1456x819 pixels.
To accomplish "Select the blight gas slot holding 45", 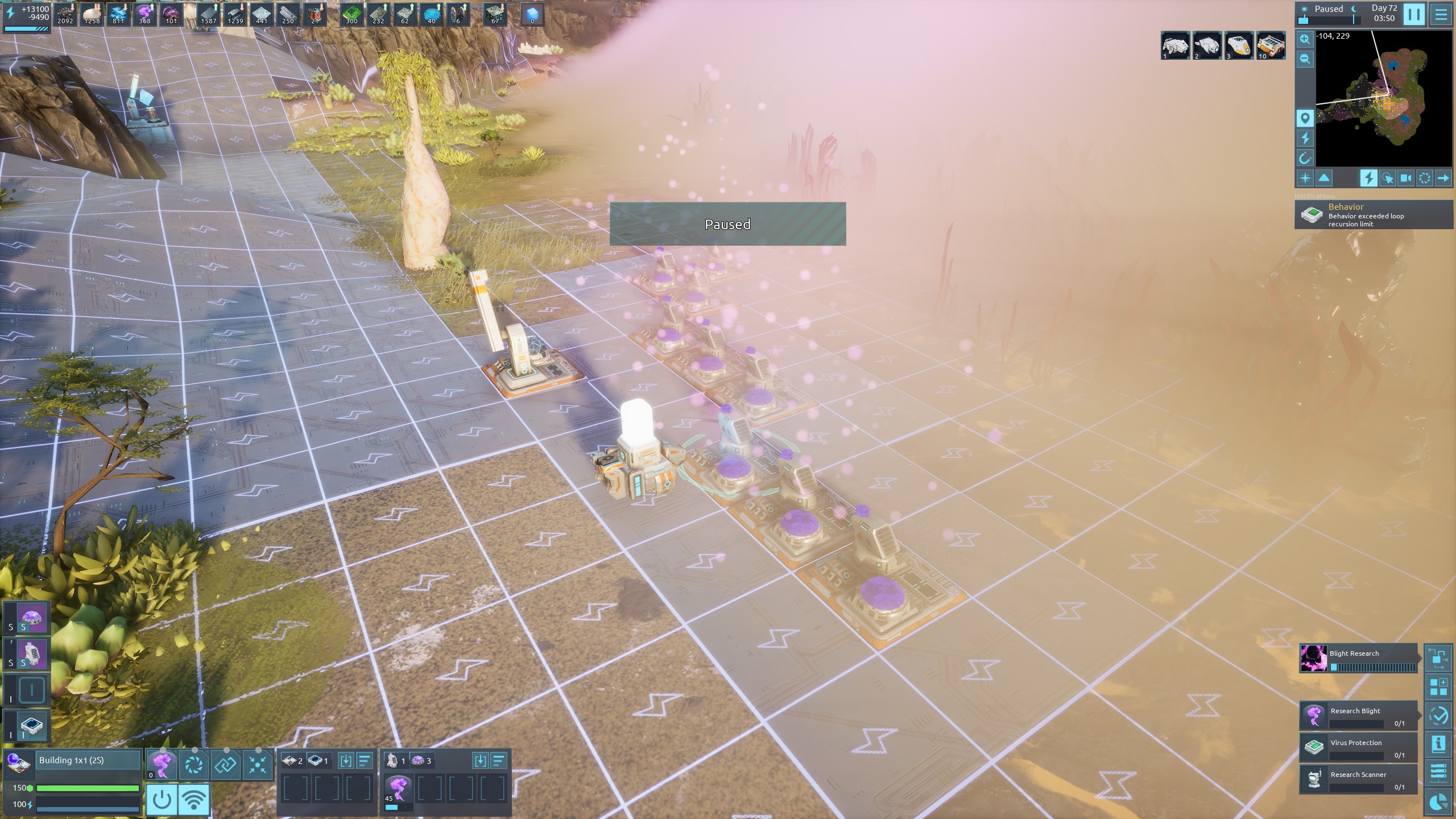I will 397,789.
